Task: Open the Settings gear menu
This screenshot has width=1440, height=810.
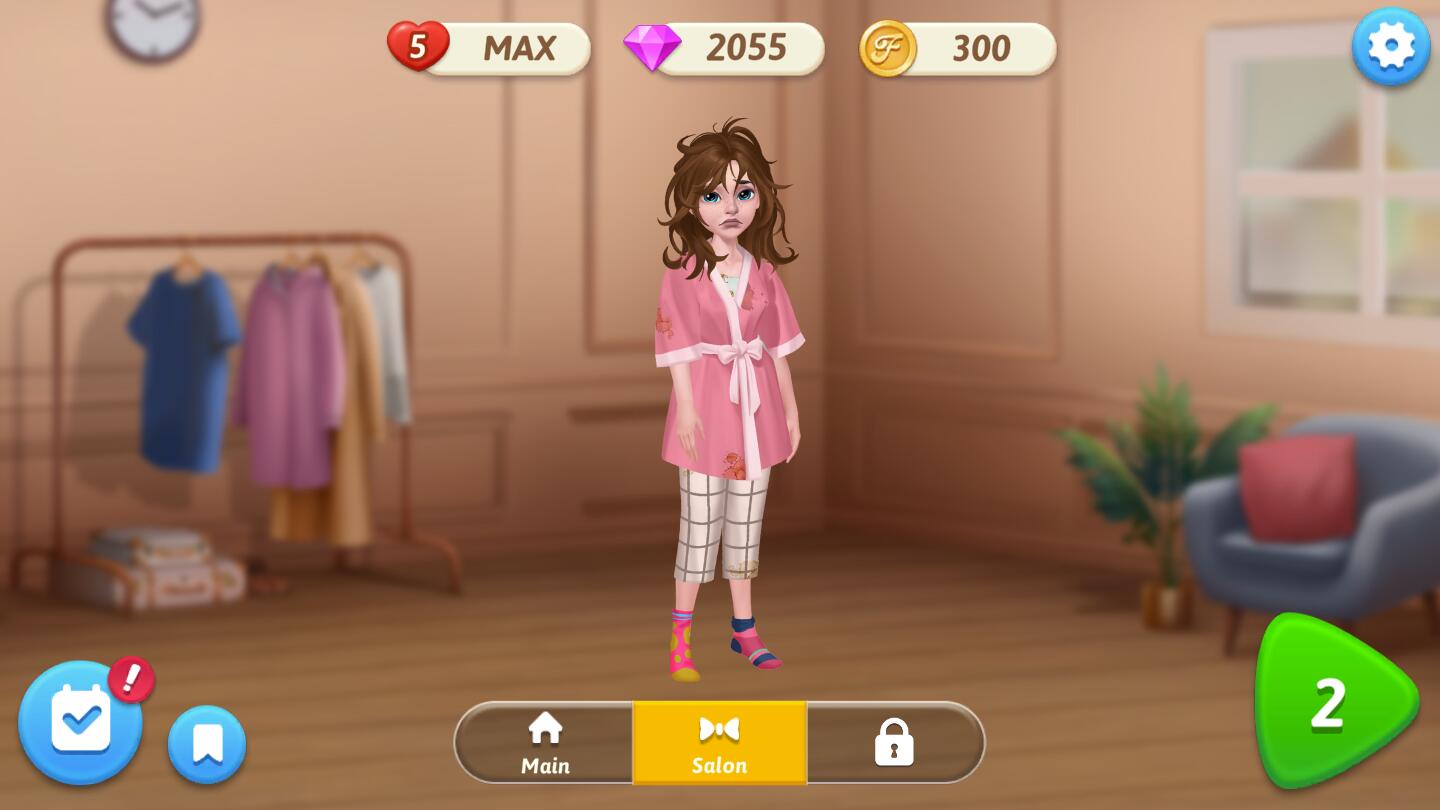Action: 1390,45
